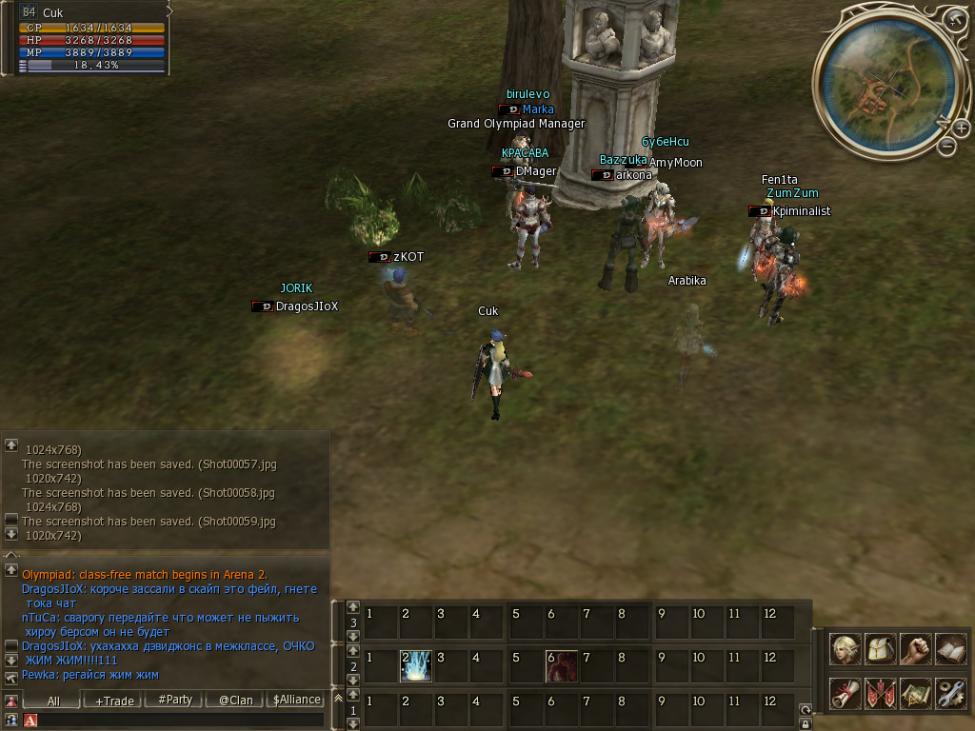The width and height of the screenshot is (975, 731).
Task: Switch to the #Party chat tab
Action: click(x=175, y=700)
